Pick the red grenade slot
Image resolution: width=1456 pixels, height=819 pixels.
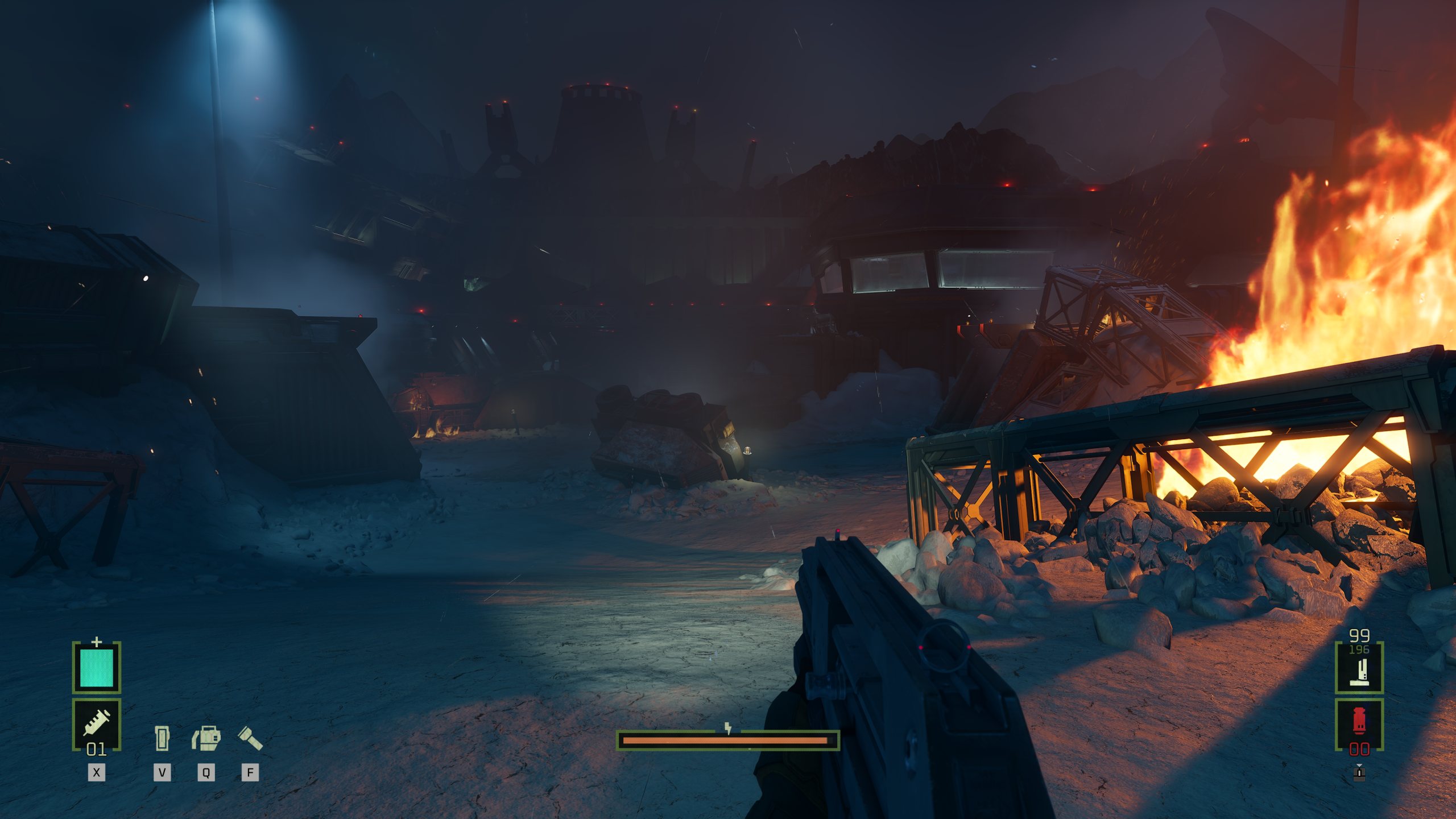tap(1359, 725)
